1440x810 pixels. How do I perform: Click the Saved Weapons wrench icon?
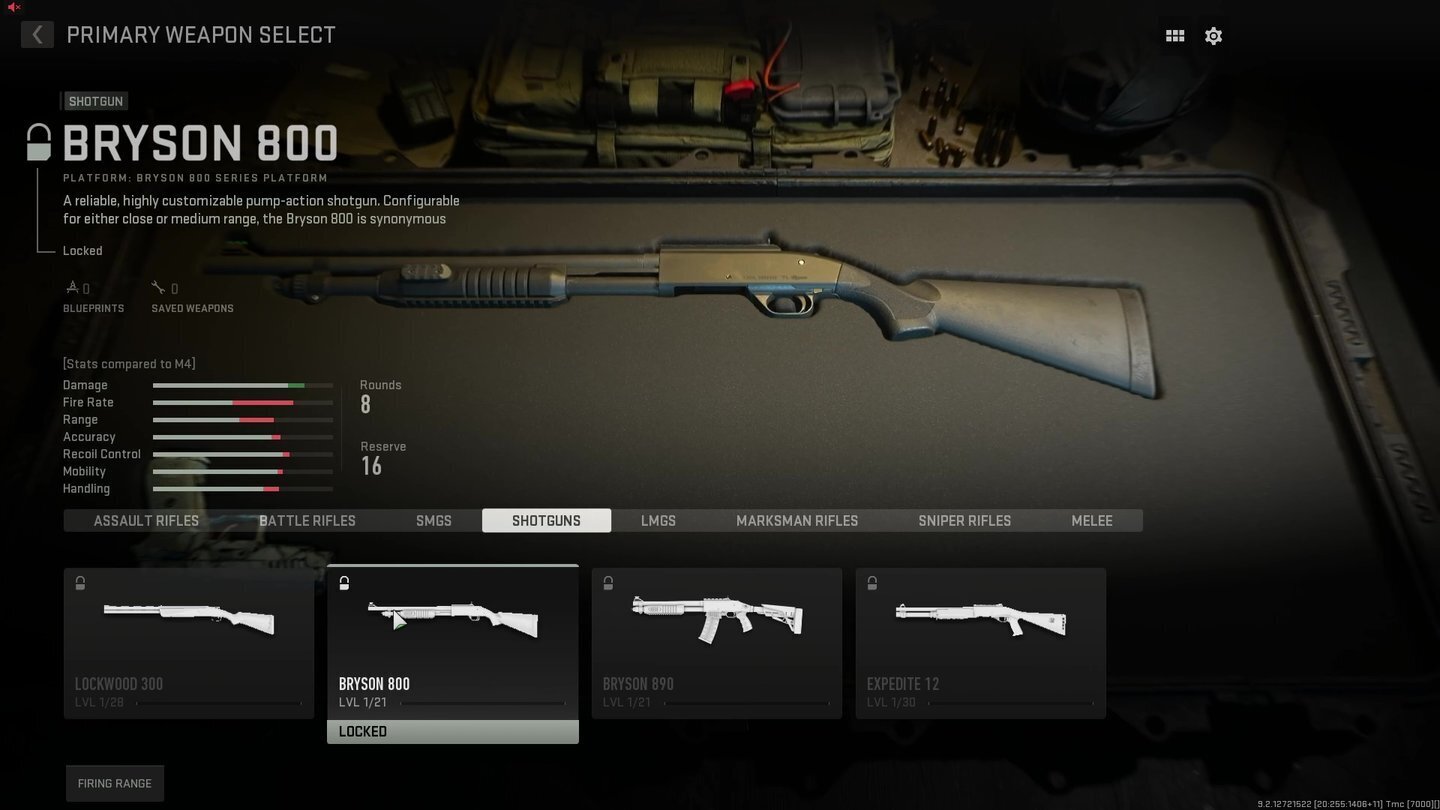tap(159, 286)
